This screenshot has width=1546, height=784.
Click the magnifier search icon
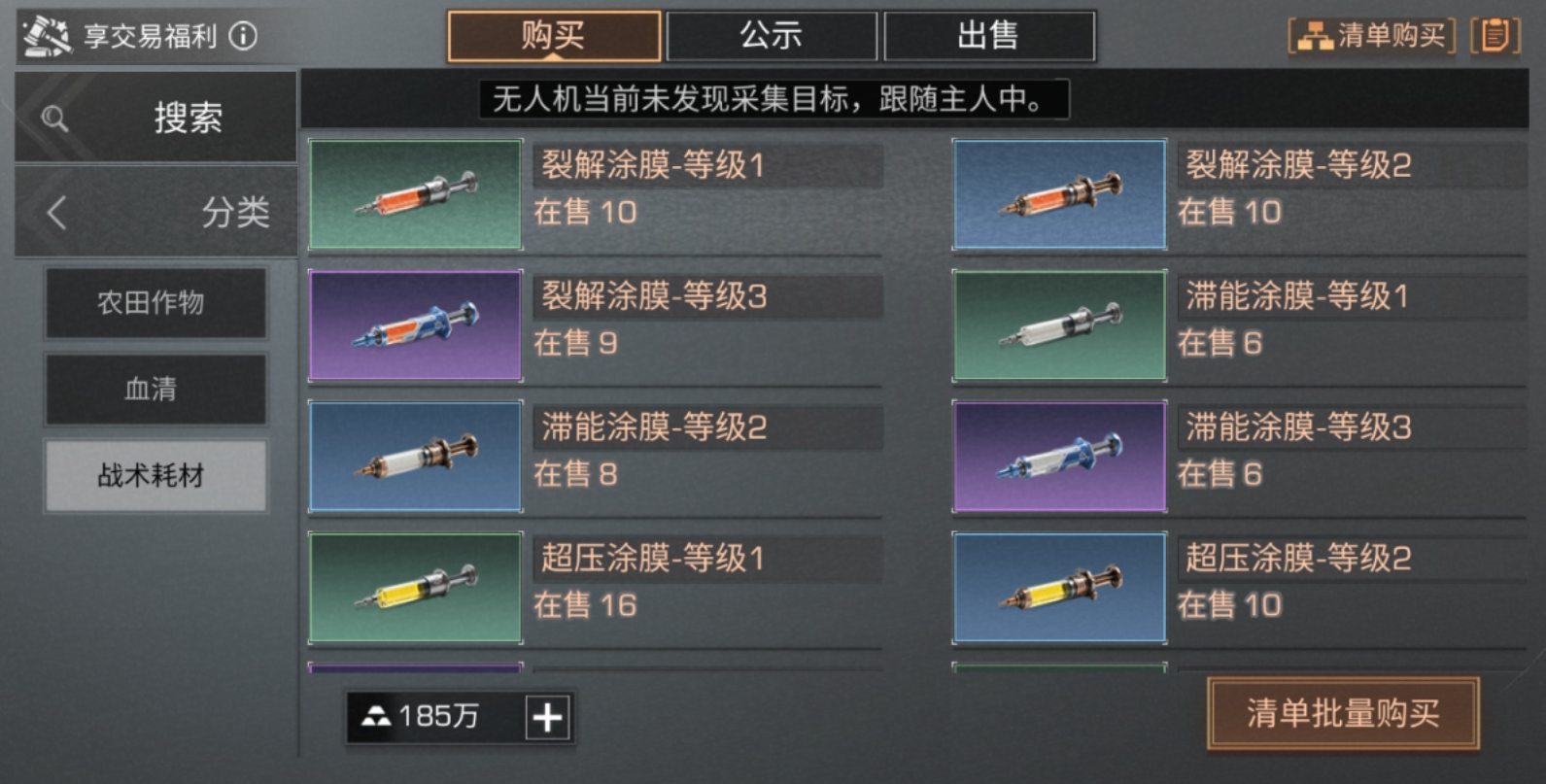coord(53,118)
